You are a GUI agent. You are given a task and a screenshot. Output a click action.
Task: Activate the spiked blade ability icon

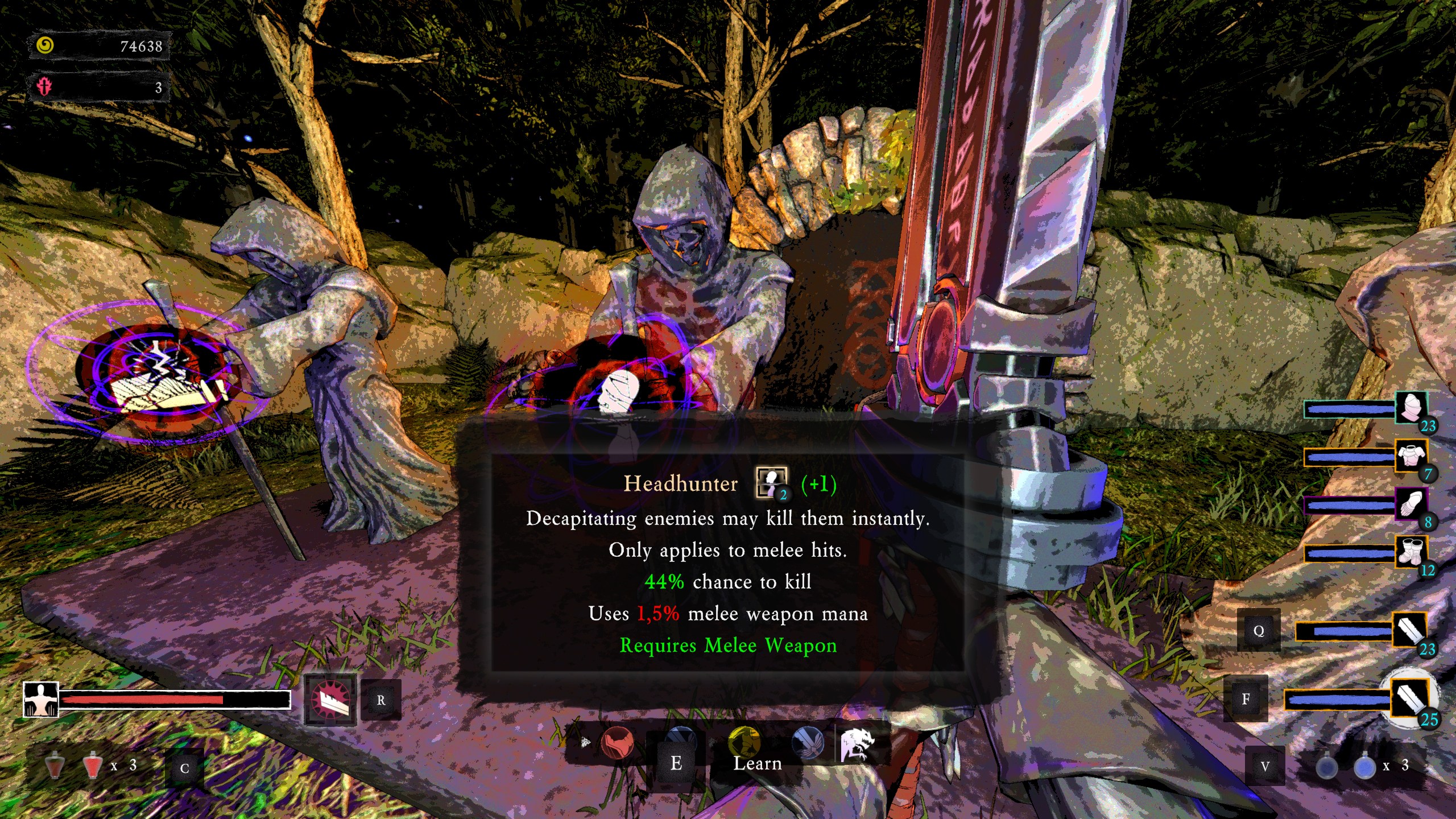(330, 700)
